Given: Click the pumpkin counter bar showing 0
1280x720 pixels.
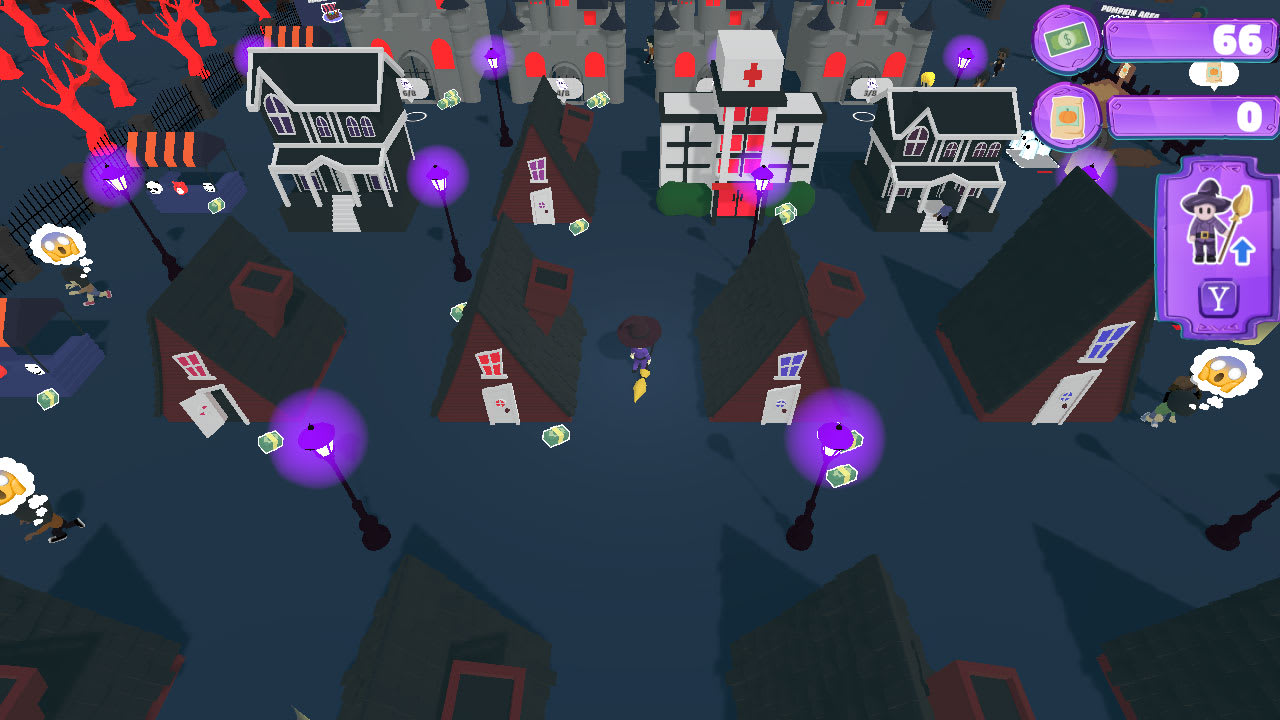Looking at the screenshot, I should pyautogui.click(x=1190, y=113).
